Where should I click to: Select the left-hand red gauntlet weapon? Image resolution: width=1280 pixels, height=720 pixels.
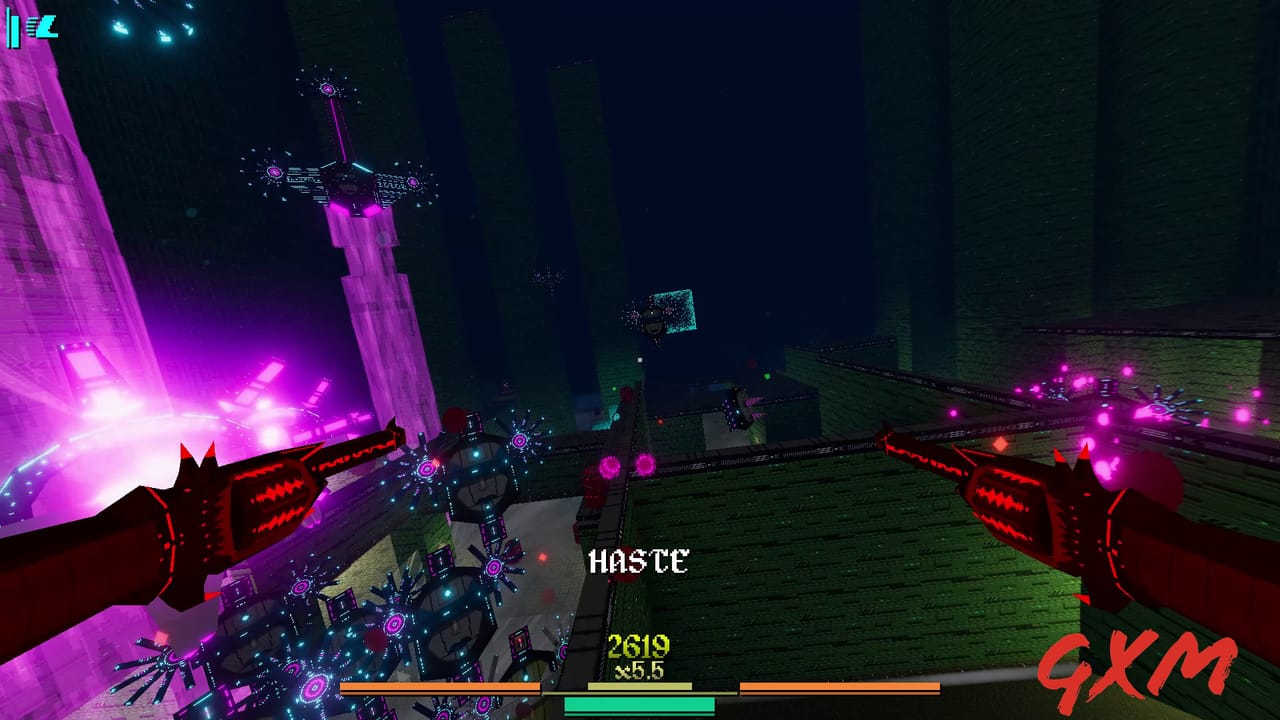pyautogui.click(x=260, y=500)
